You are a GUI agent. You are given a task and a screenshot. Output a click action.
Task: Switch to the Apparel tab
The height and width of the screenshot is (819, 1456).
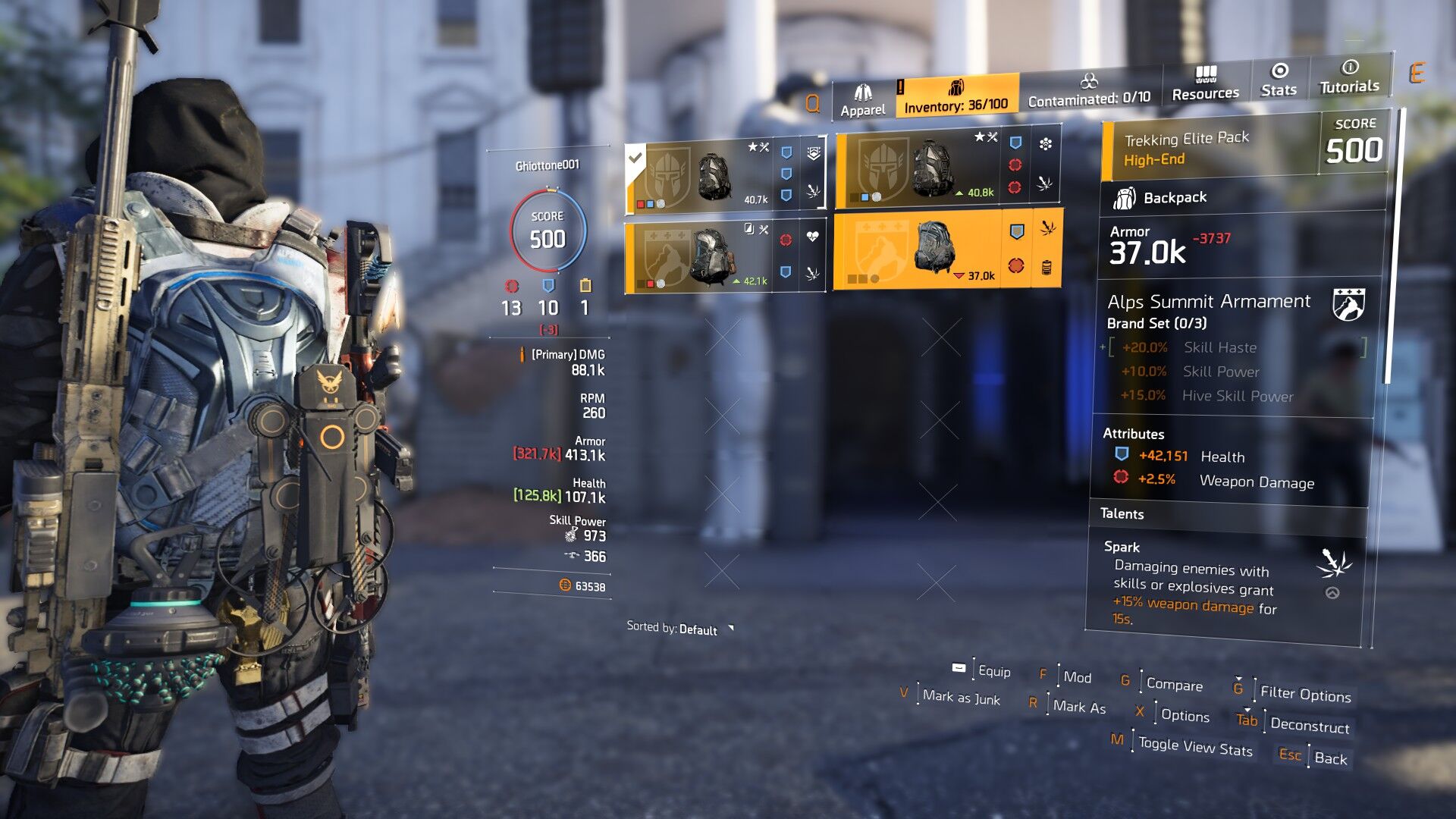pos(862,101)
